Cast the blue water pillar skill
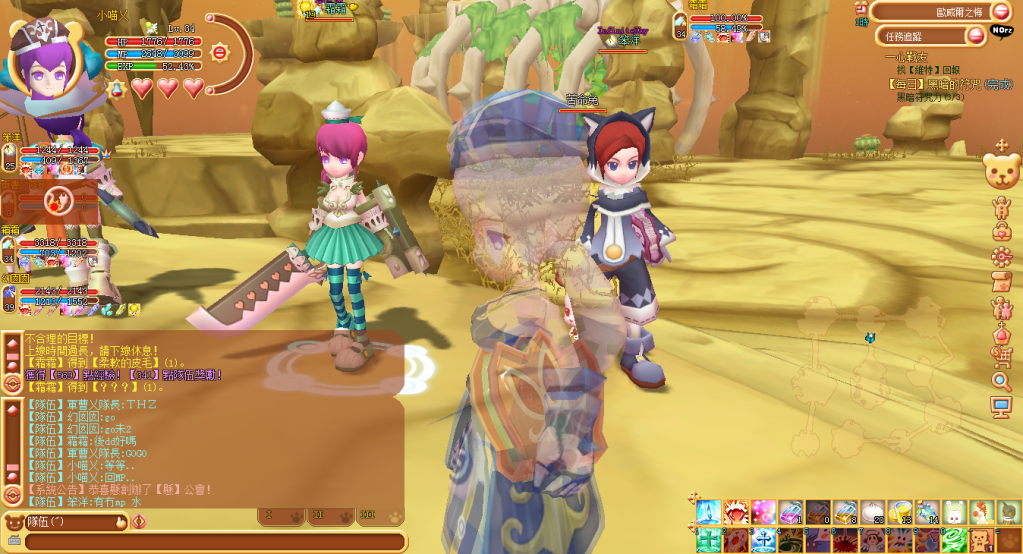The width and height of the screenshot is (1023, 554). [x=709, y=513]
